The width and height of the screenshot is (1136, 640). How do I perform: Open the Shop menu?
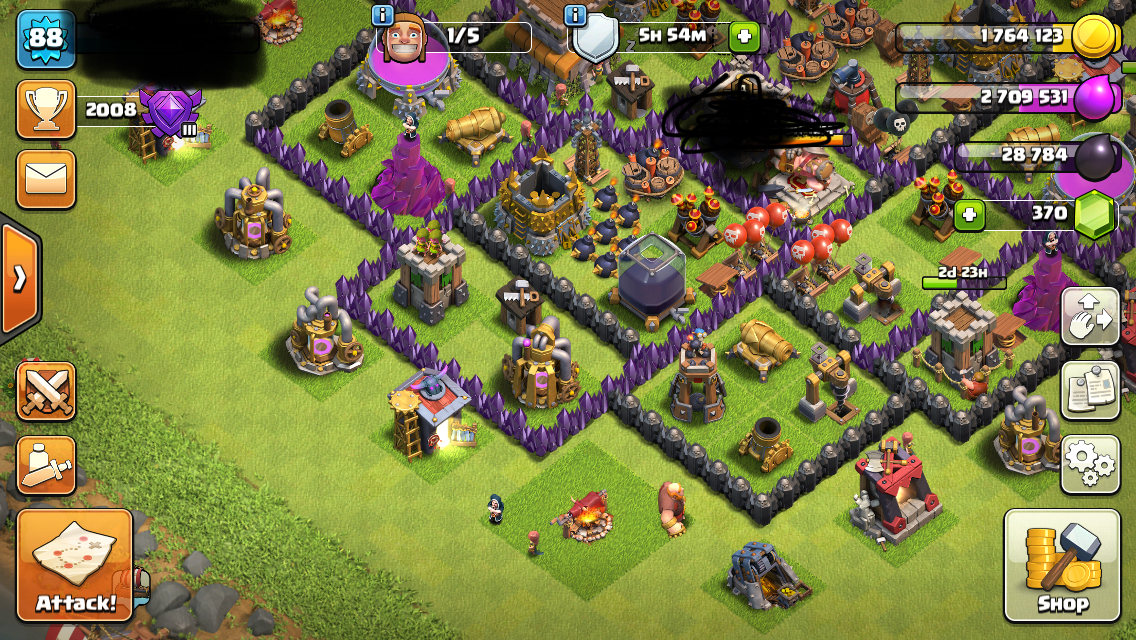[x=1061, y=564]
